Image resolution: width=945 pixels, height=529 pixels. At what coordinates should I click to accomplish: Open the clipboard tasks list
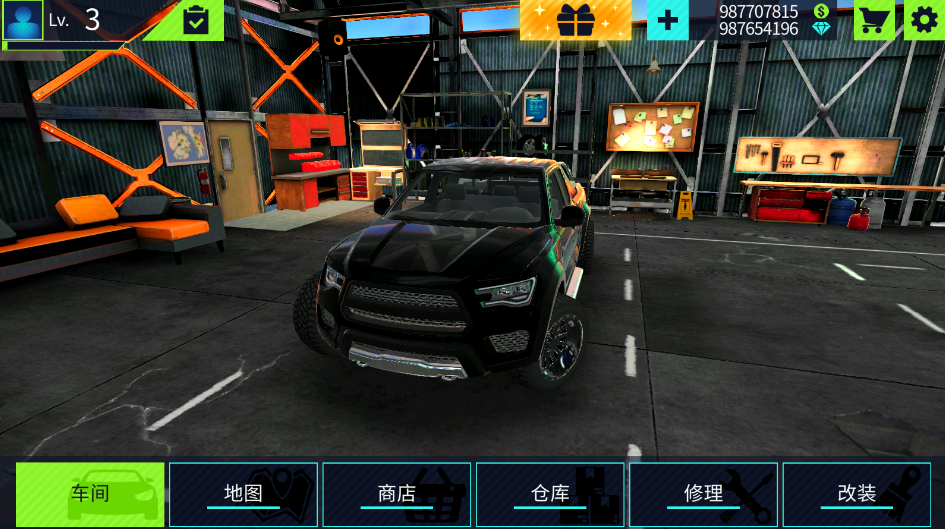pos(196,20)
